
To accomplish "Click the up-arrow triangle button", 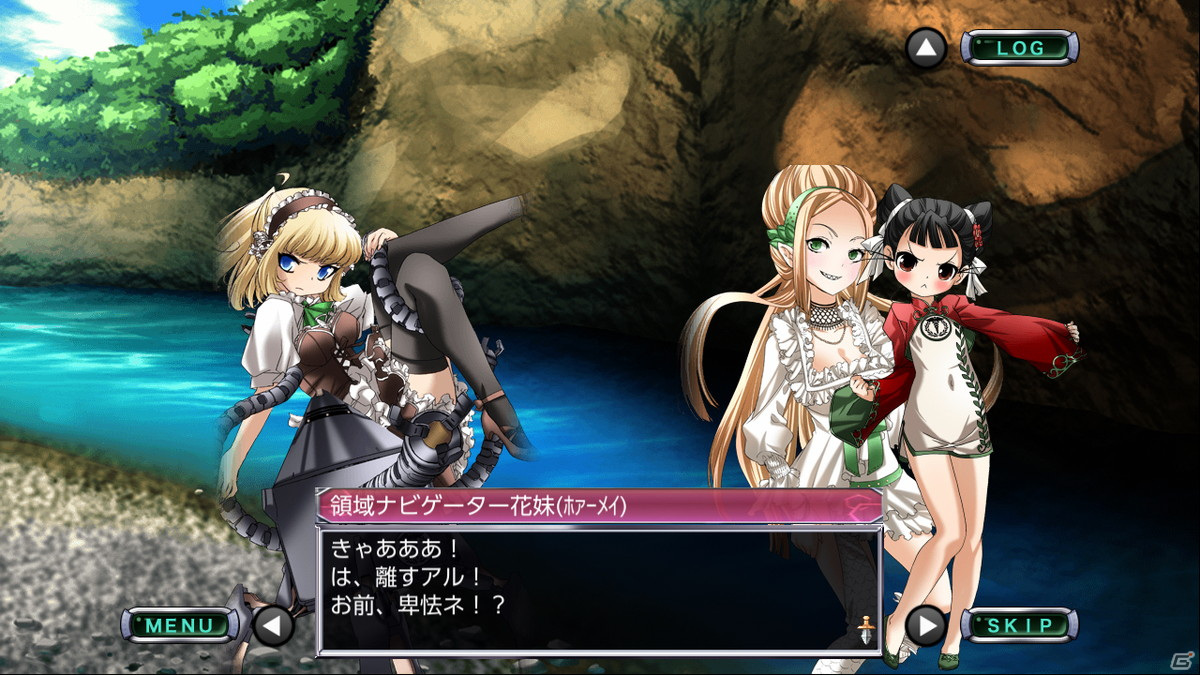I will click(x=926, y=48).
